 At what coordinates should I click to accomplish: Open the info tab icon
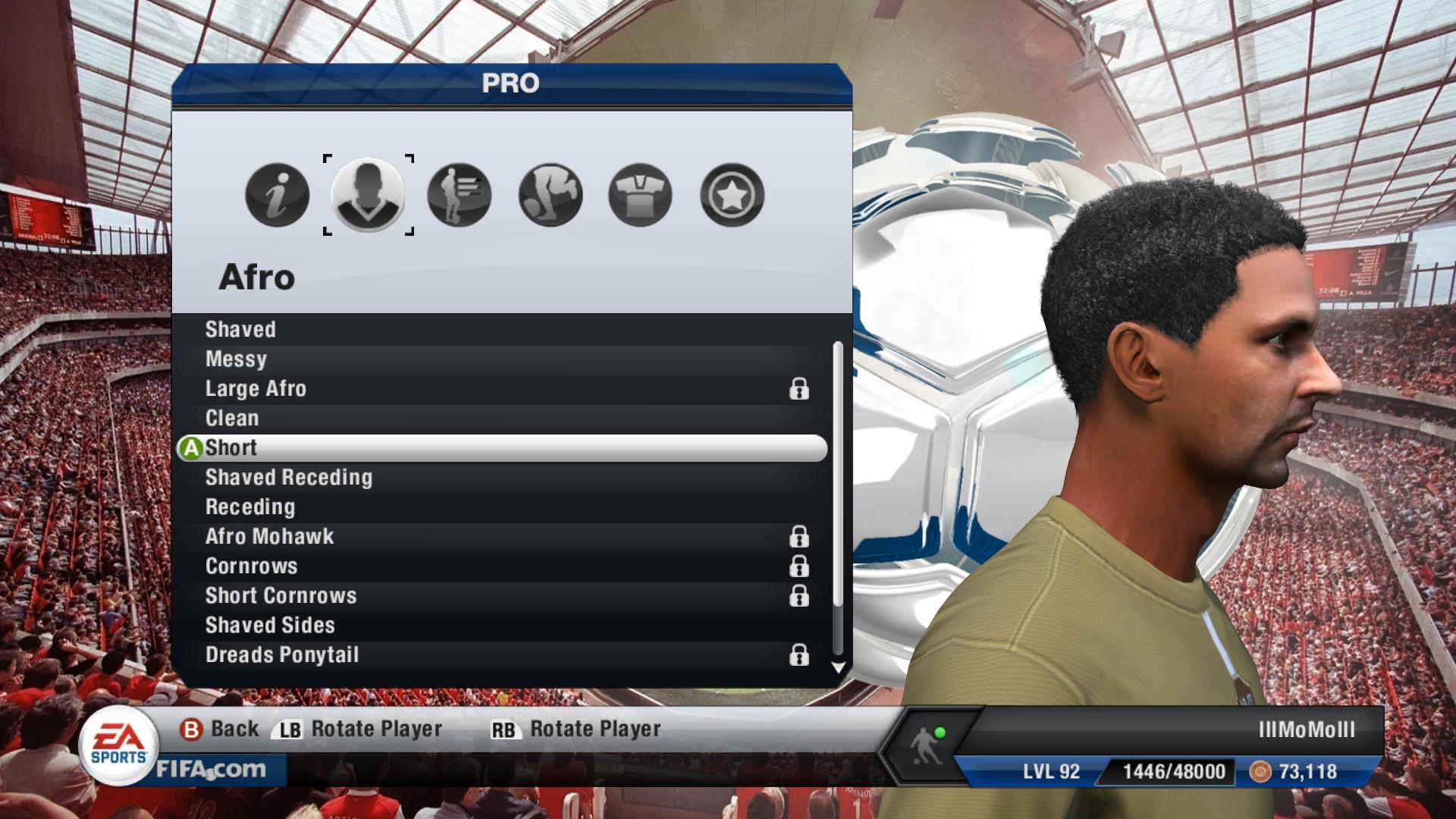coord(278,195)
